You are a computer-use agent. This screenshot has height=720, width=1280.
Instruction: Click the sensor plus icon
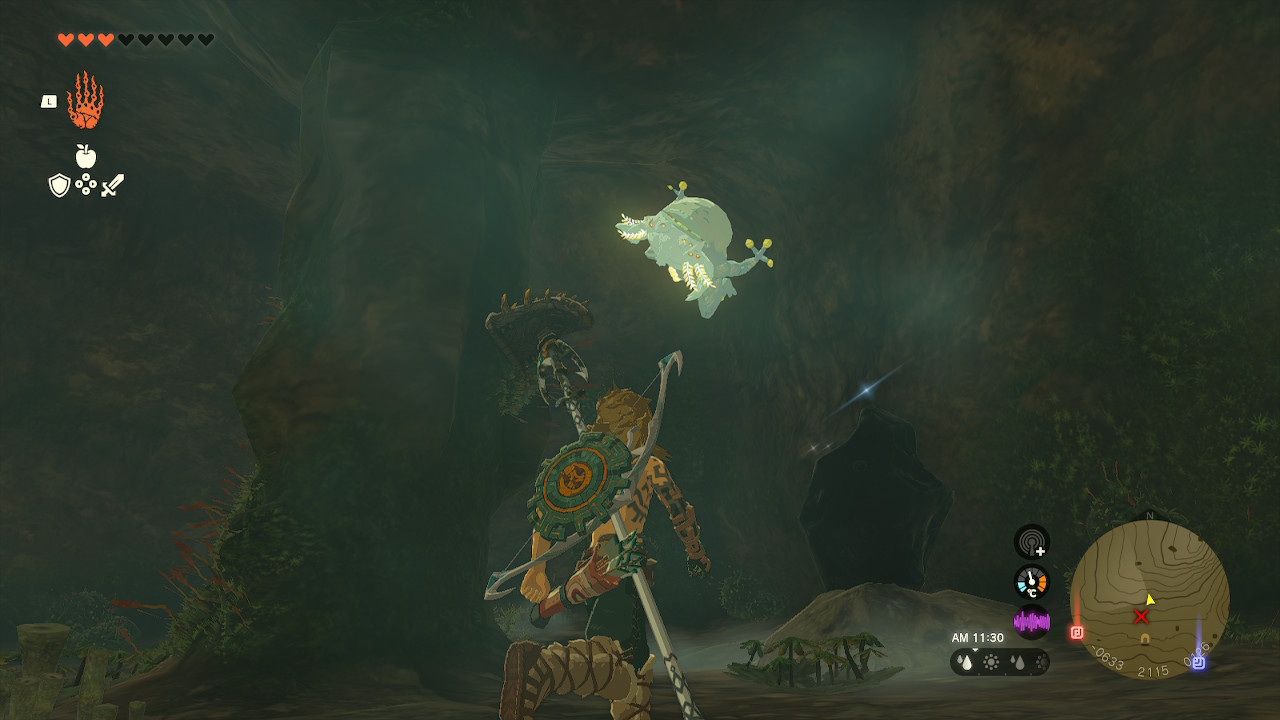(x=1031, y=542)
